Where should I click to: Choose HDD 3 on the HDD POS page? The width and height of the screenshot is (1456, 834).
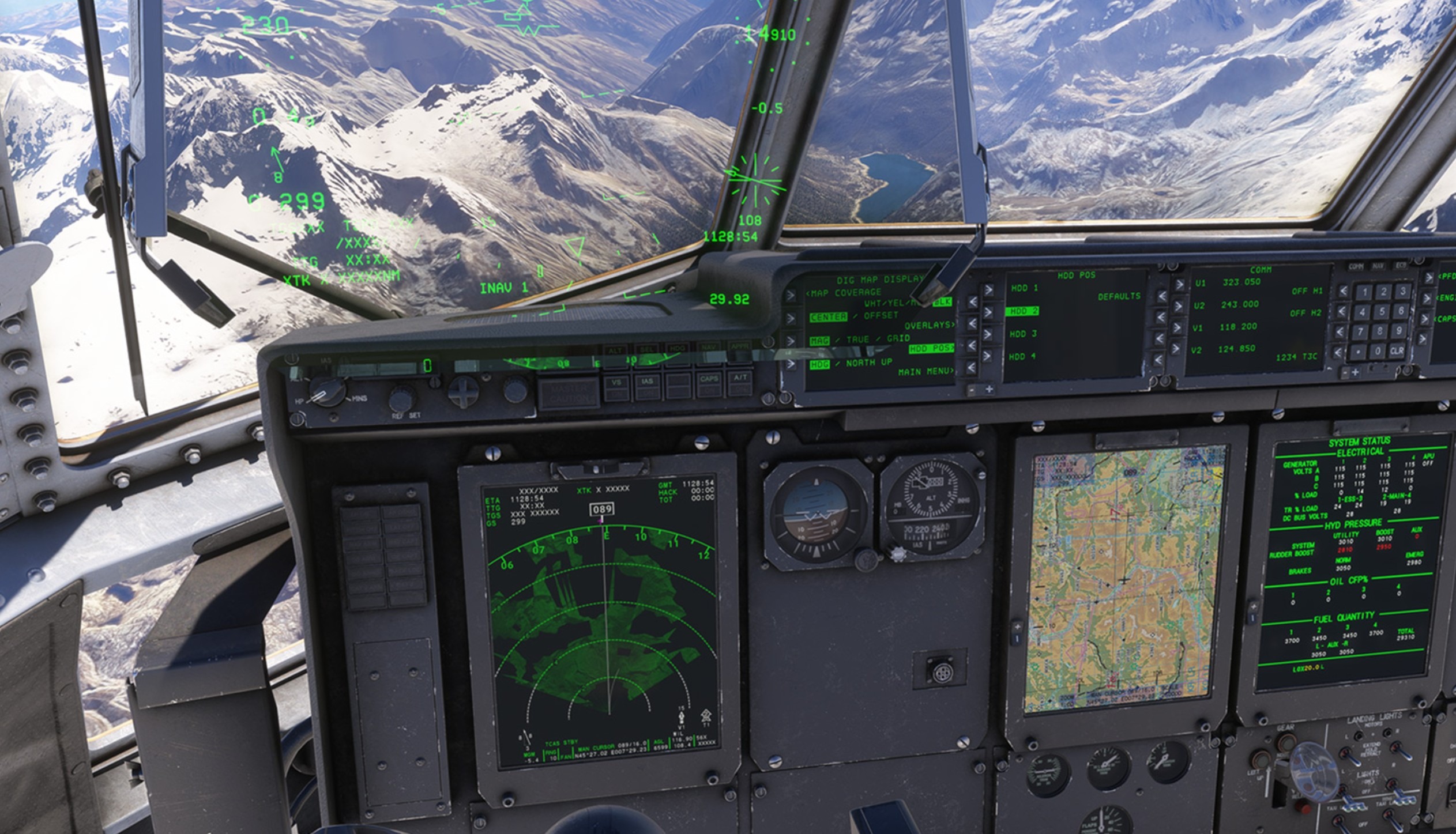click(988, 334)
